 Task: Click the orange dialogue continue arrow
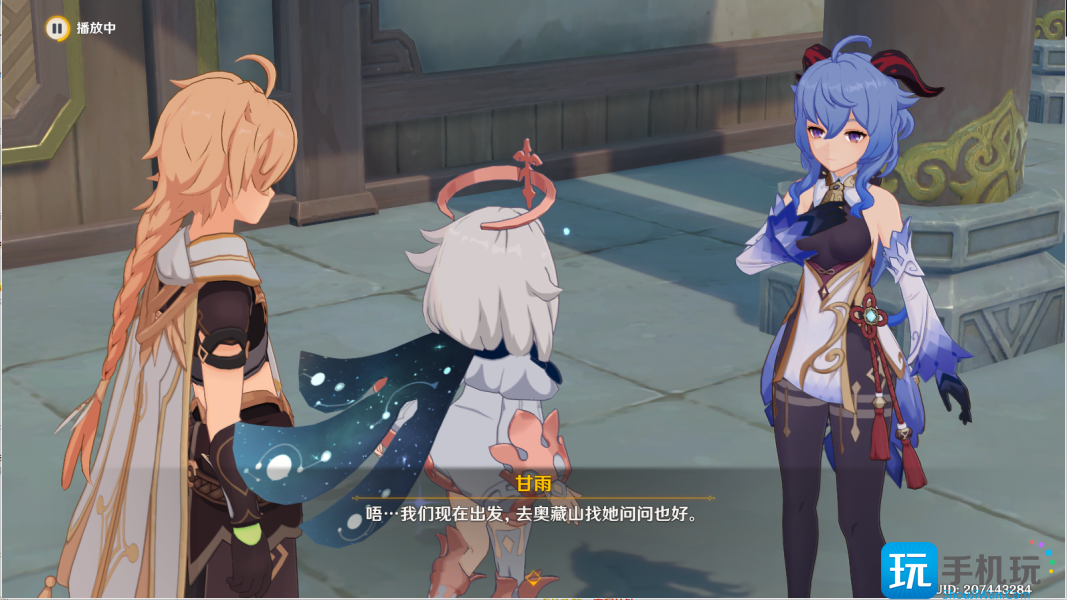pos(533,578)
